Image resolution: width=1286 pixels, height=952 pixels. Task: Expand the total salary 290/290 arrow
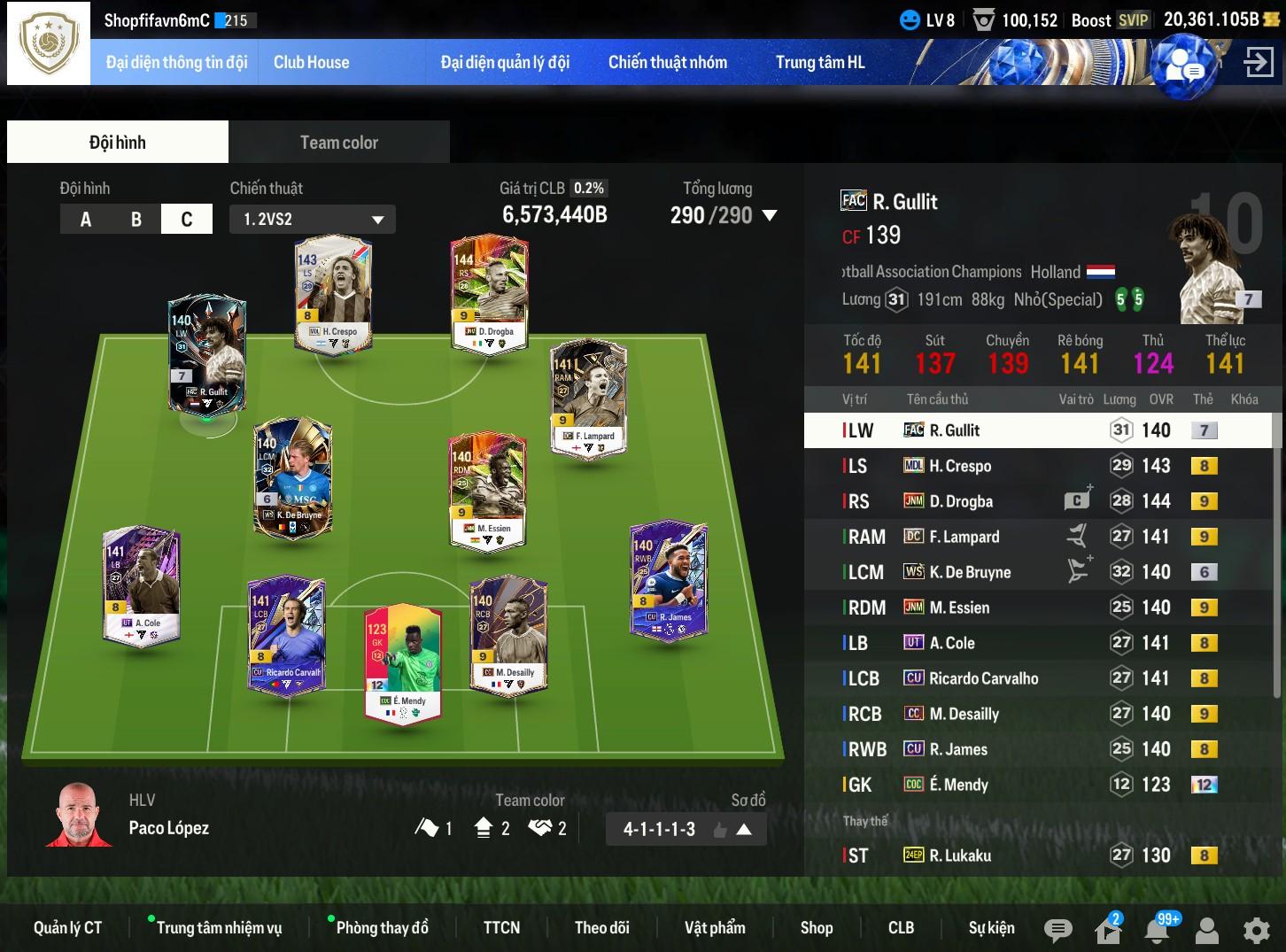pyautogui.click(x=770, y=215)
